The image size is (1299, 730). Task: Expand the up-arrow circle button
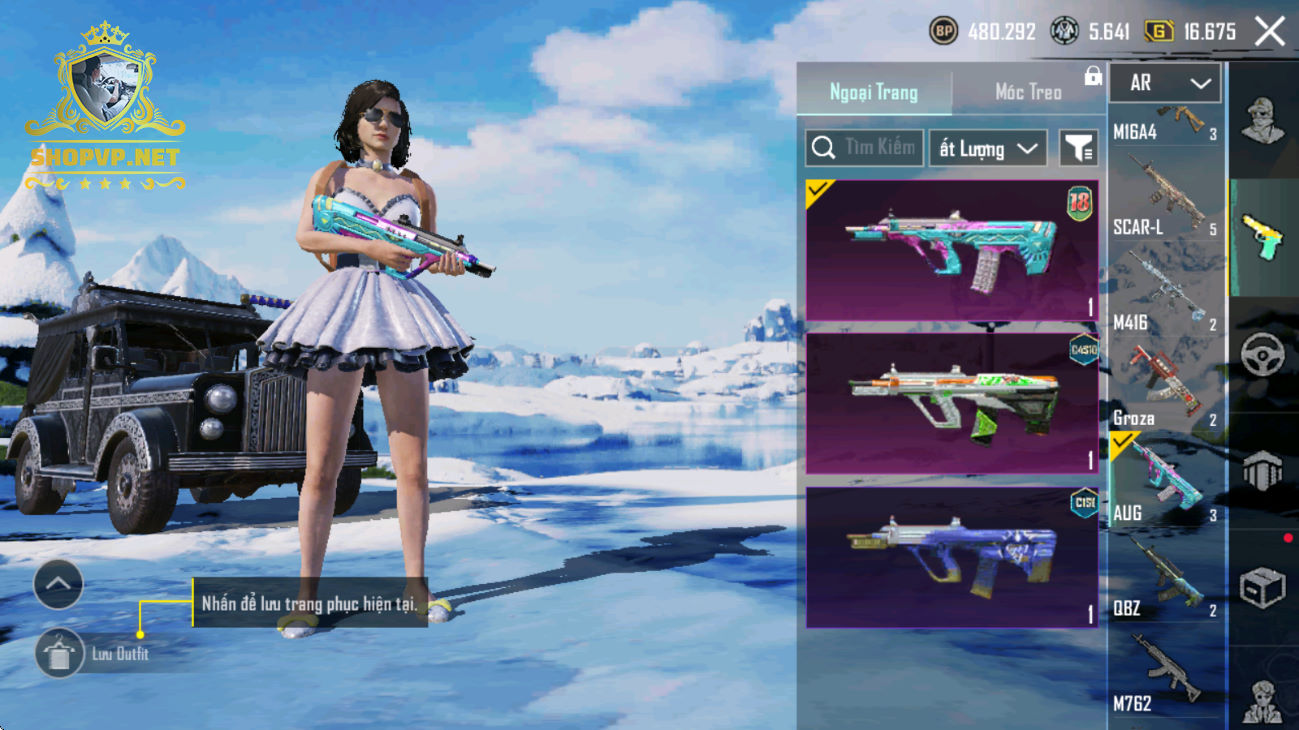[x=58, y=585]
